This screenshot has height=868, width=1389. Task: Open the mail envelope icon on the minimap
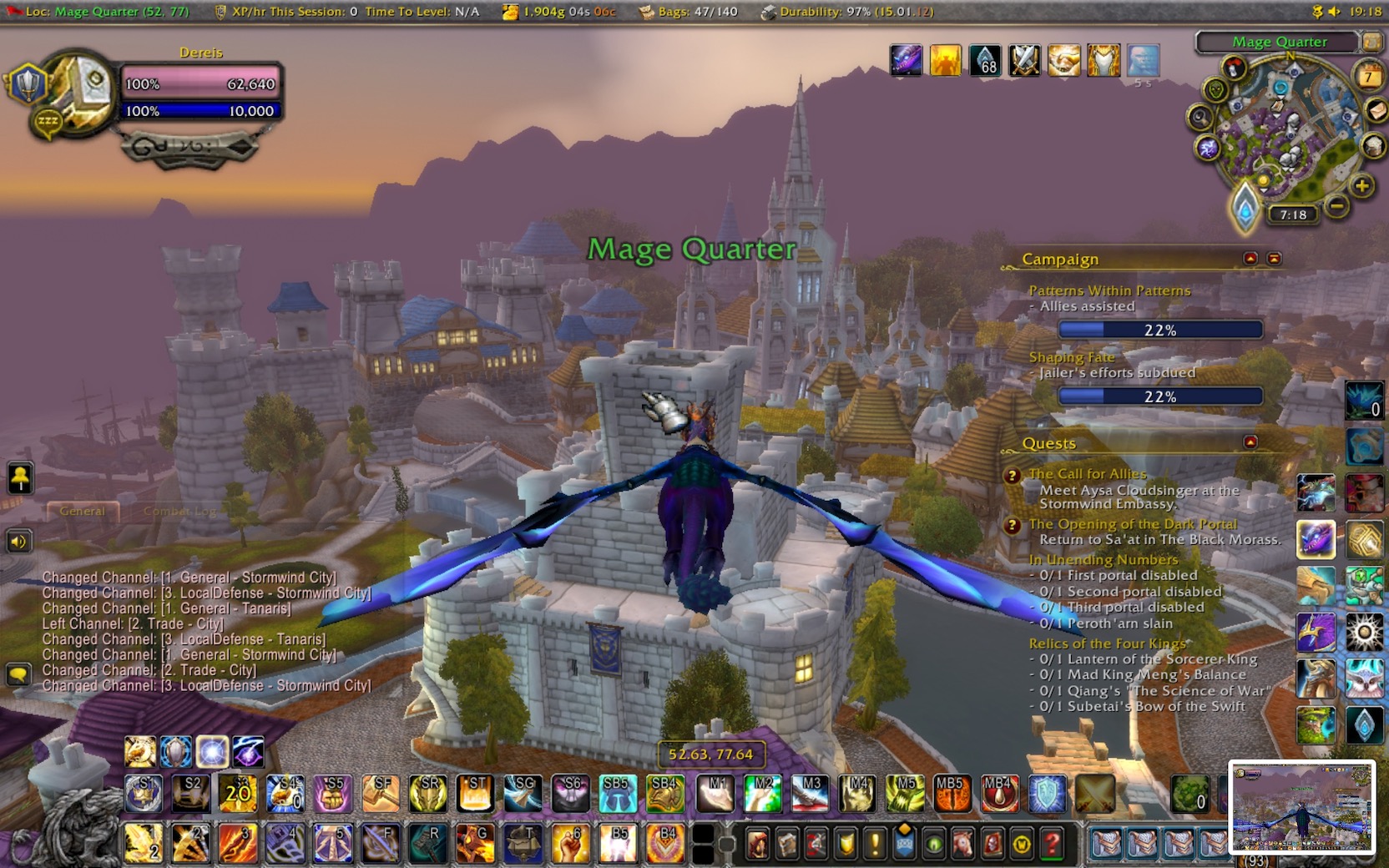click(x=1376, y=110)
